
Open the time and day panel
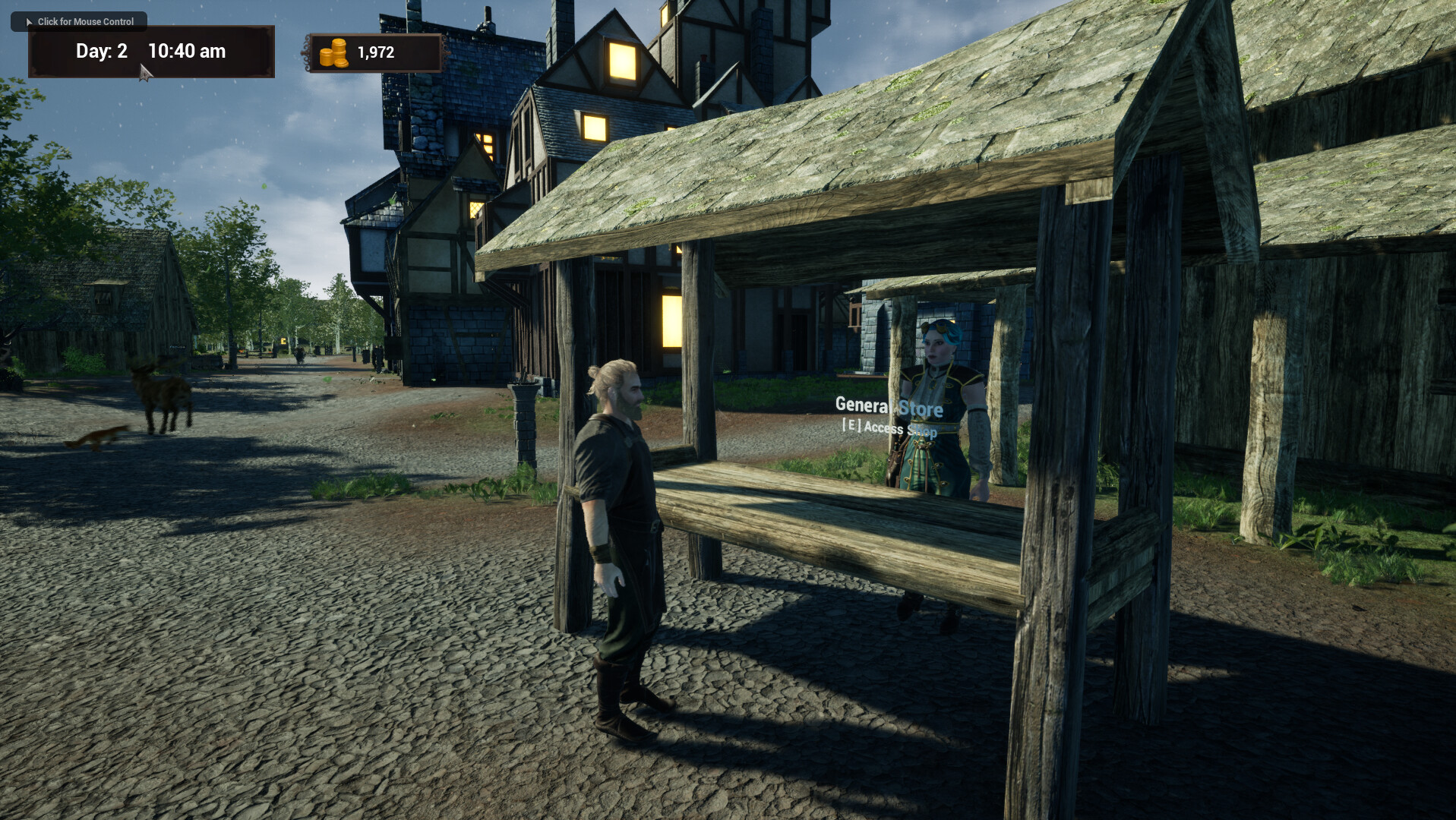coord(150,52)
